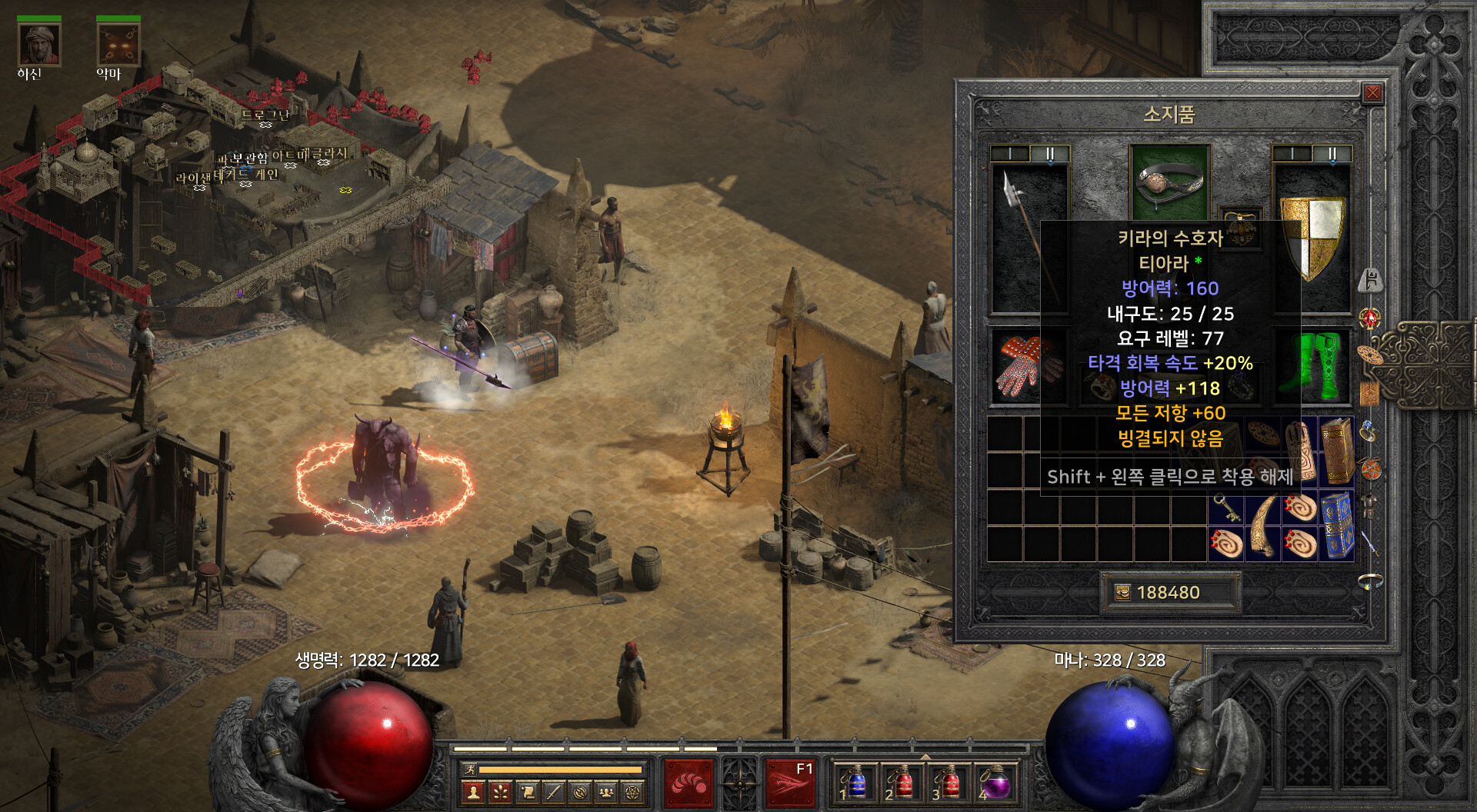1477x812 pixels.
Task: Open the character screen from the mini menu
Action: pos(474,791)
